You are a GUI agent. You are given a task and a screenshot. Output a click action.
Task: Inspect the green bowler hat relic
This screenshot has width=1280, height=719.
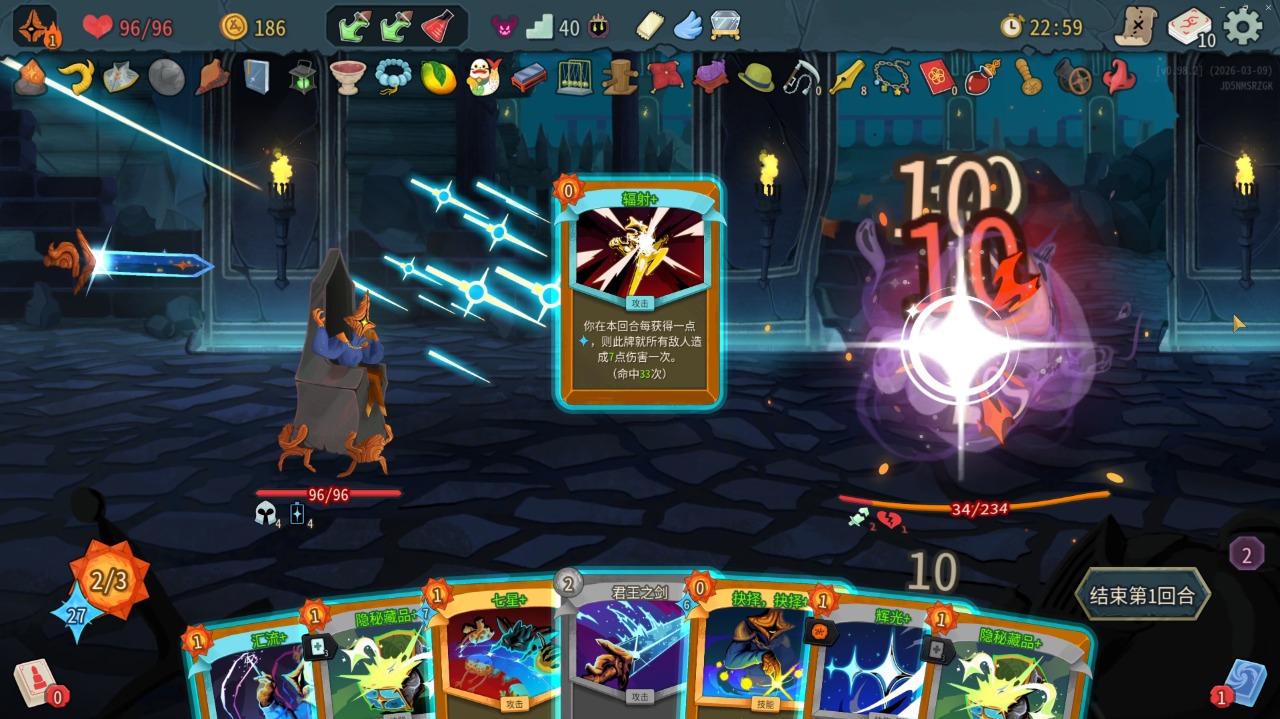(755, 77)
